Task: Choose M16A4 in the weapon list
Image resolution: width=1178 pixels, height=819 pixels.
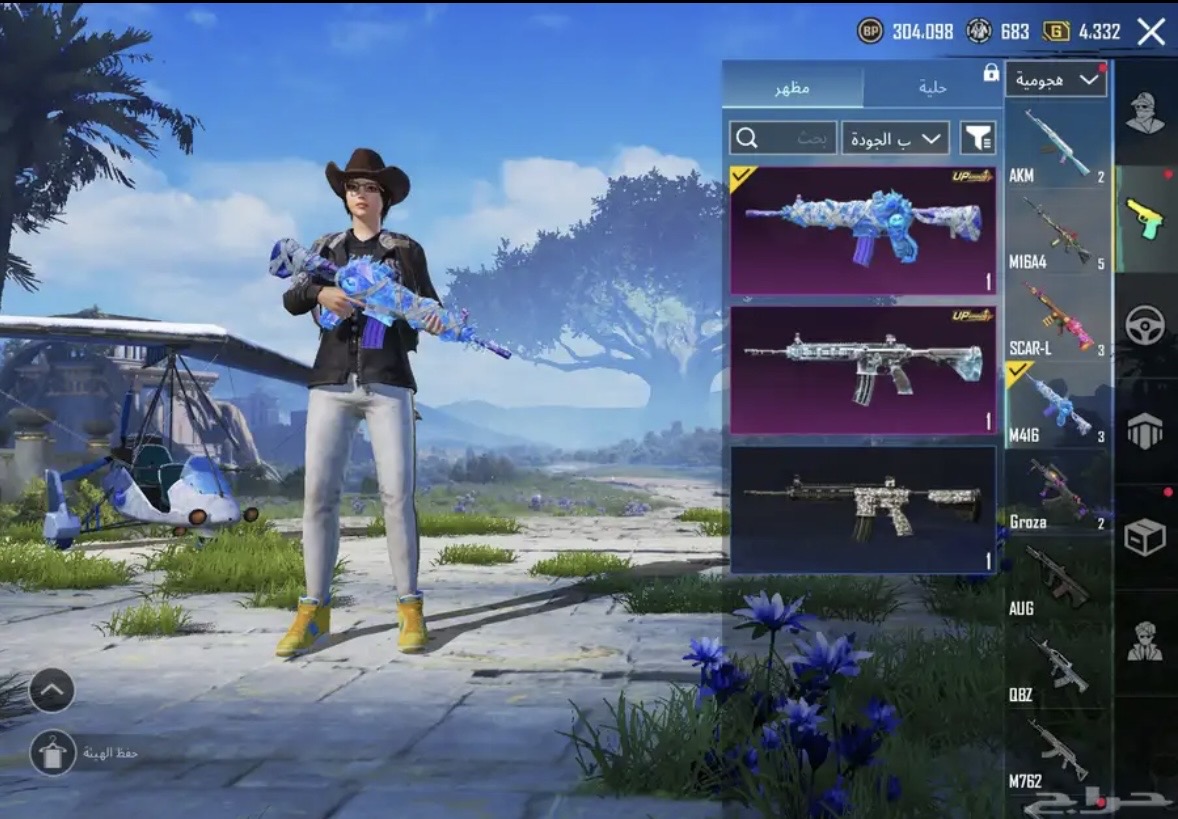Action: click(1057, 232)
